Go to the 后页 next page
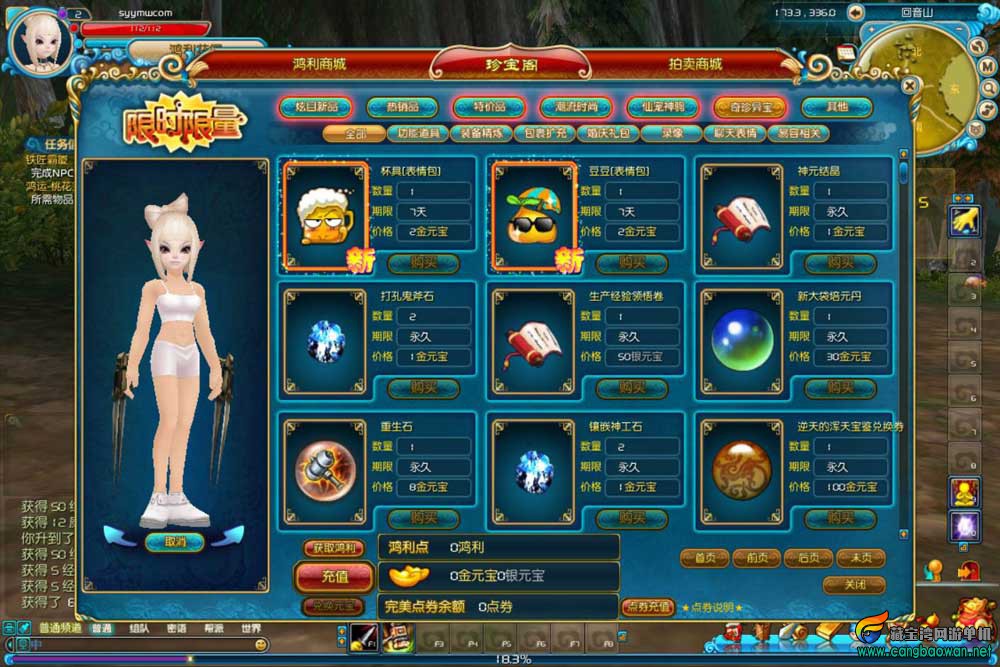The height and width of the screenshot is (667, 1000). point(808,559)
